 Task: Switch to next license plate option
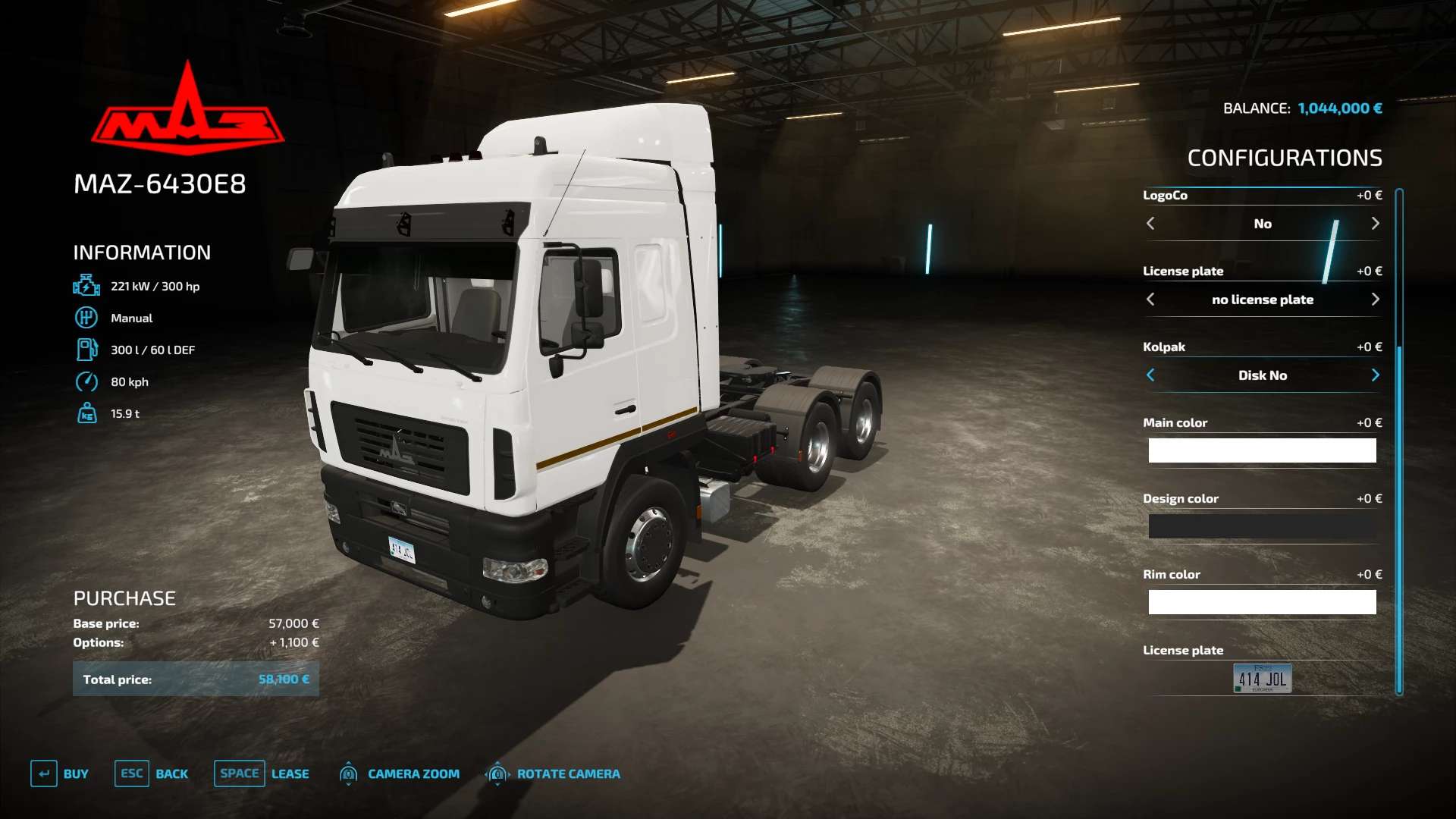1375,300
